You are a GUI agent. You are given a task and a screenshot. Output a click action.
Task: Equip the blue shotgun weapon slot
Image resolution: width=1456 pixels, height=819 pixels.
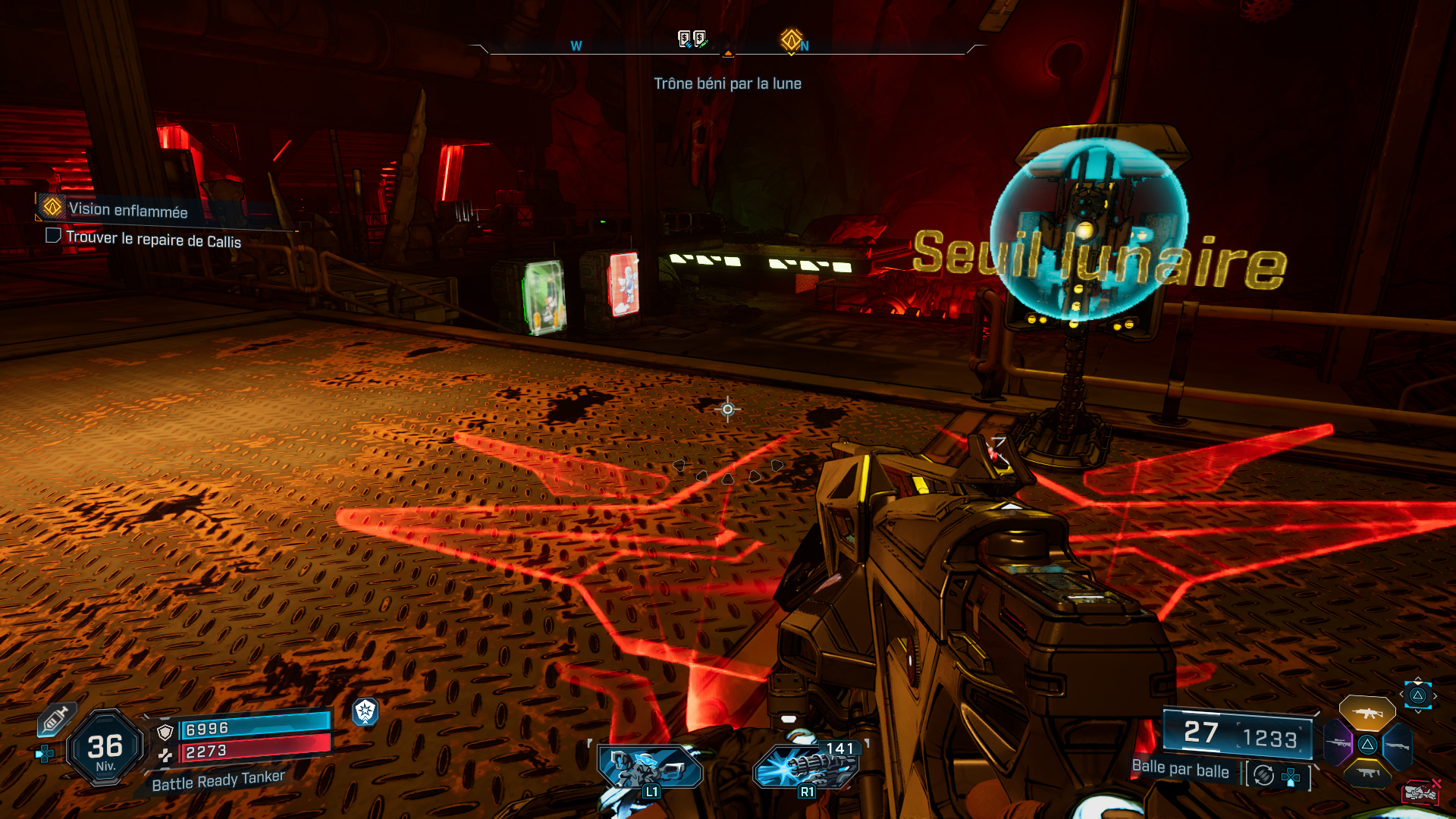pos(1397,745)
